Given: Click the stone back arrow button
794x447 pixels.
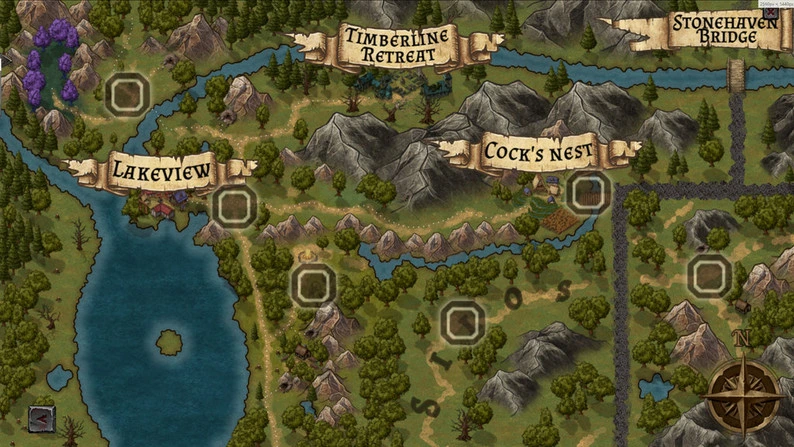Looking at the screenshot, I should tap(42, 419).
